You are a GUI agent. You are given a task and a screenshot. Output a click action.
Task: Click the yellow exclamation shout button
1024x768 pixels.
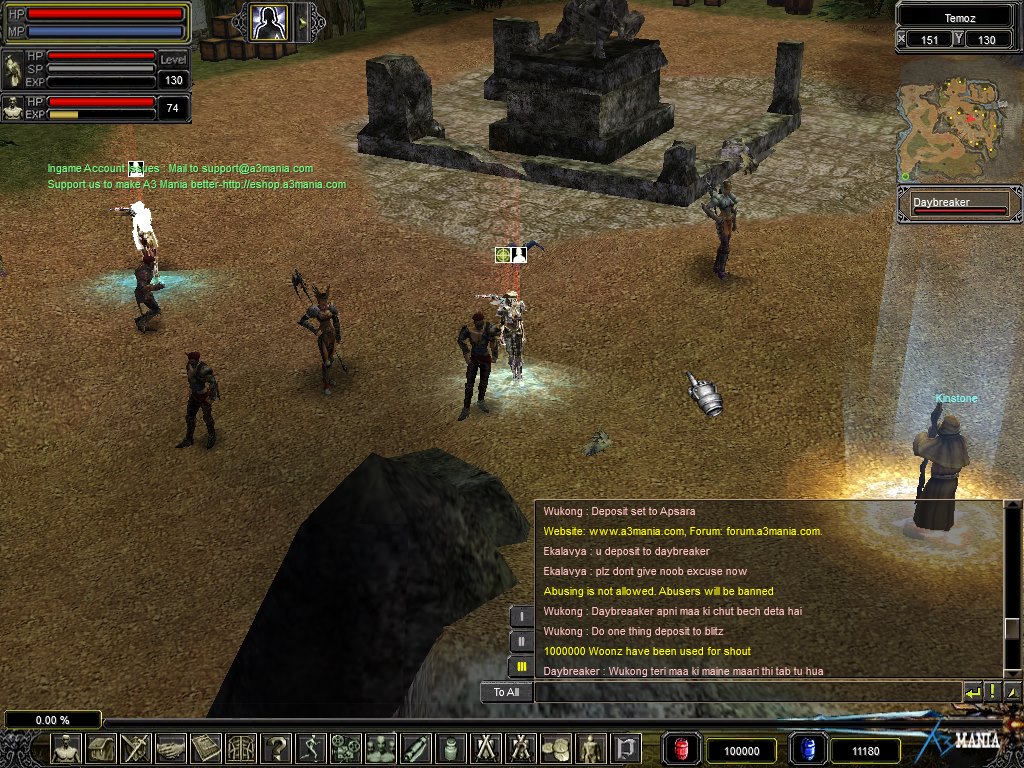click(992, 691)
